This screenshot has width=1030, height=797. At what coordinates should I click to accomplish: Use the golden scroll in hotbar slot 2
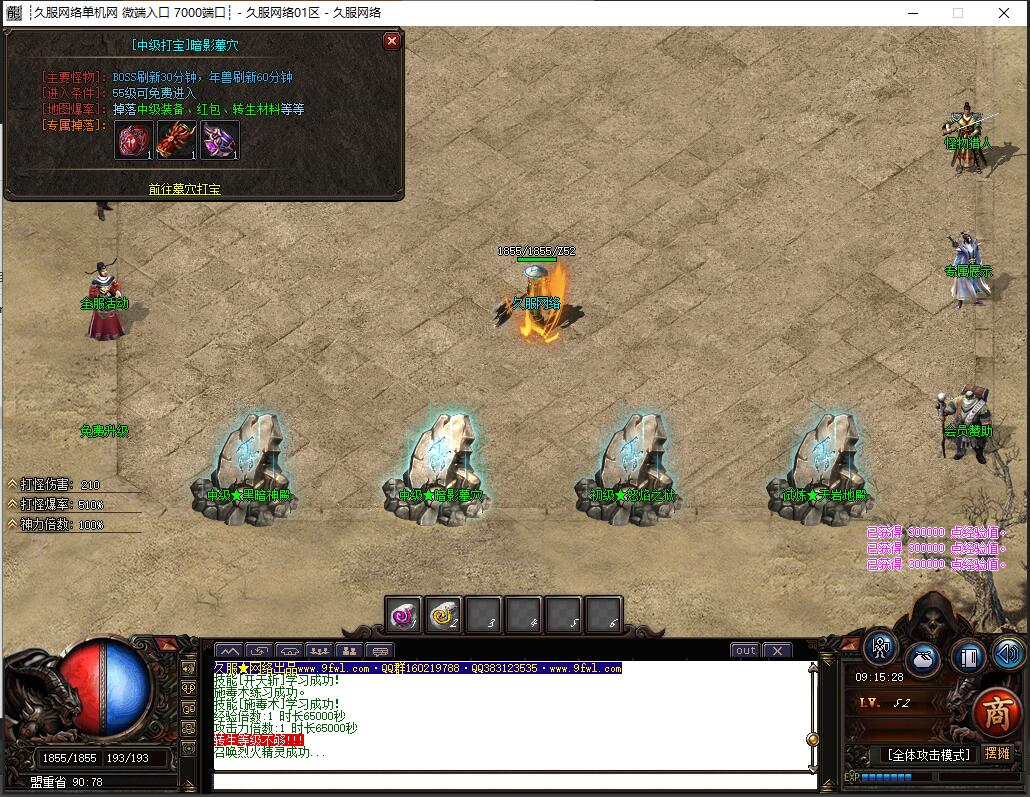point(443,615)
